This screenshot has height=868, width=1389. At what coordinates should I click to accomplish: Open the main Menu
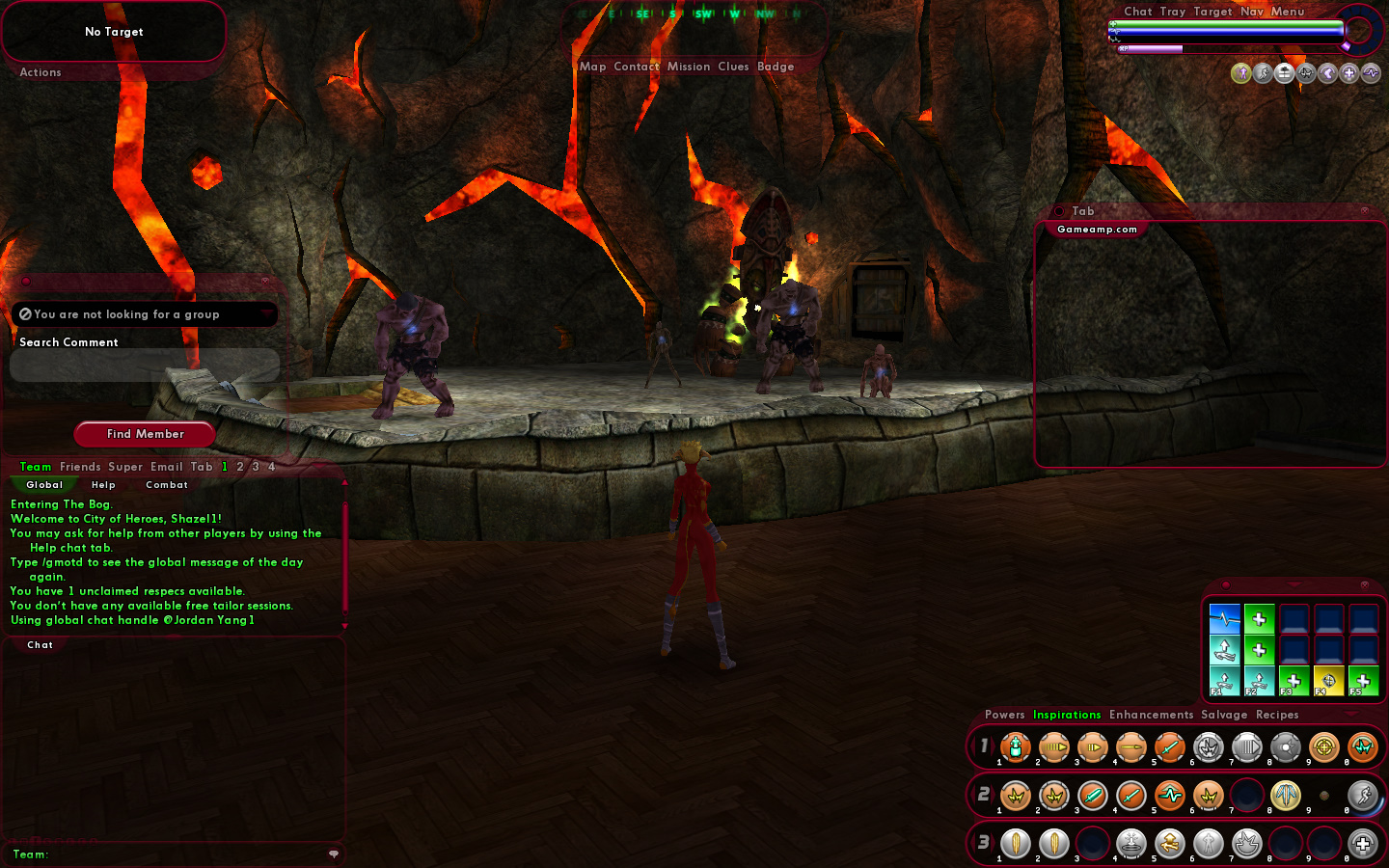click(x=1288, y=12)
